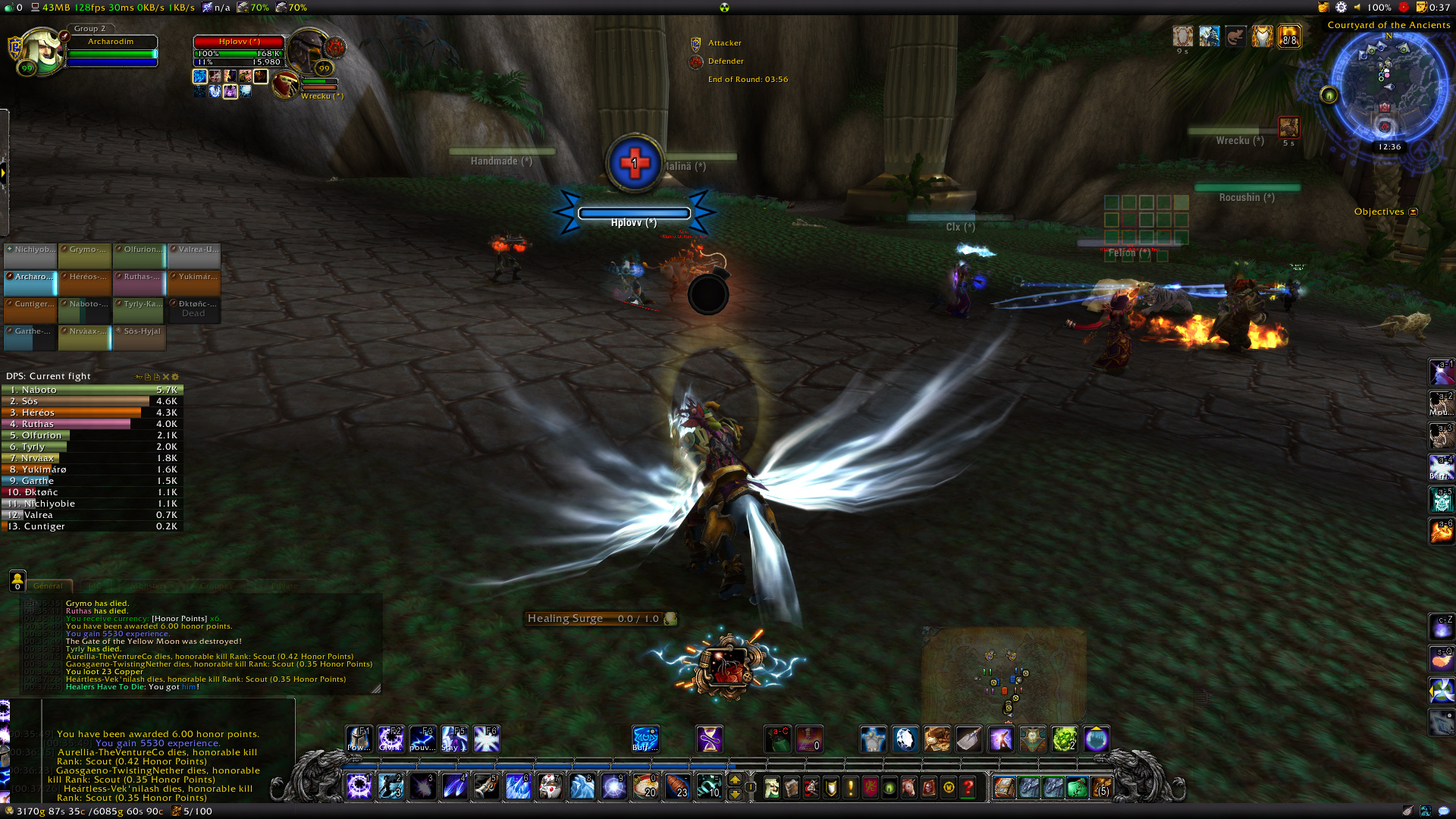This screenshot has height=819, width=1456.
Task: Switch to the General chat tab
Action: tap(48, 586)
